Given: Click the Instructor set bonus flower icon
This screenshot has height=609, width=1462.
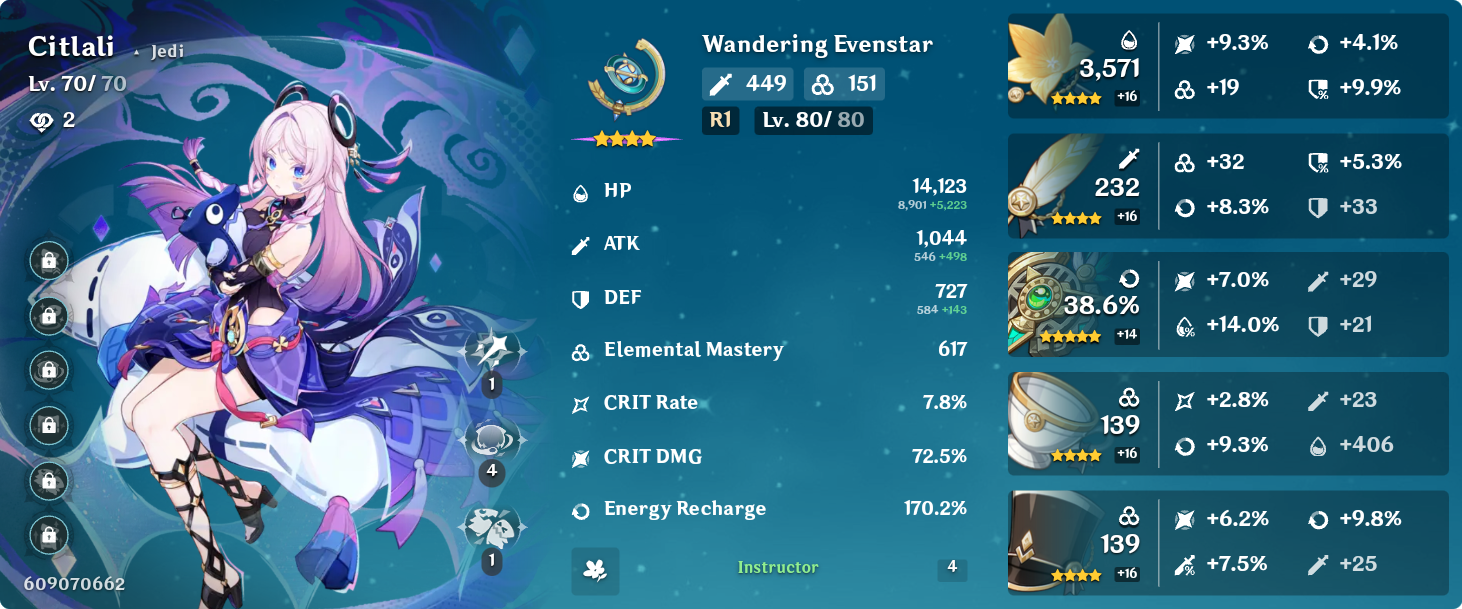Looking at the screenshot, I should [x=595, y=570].
